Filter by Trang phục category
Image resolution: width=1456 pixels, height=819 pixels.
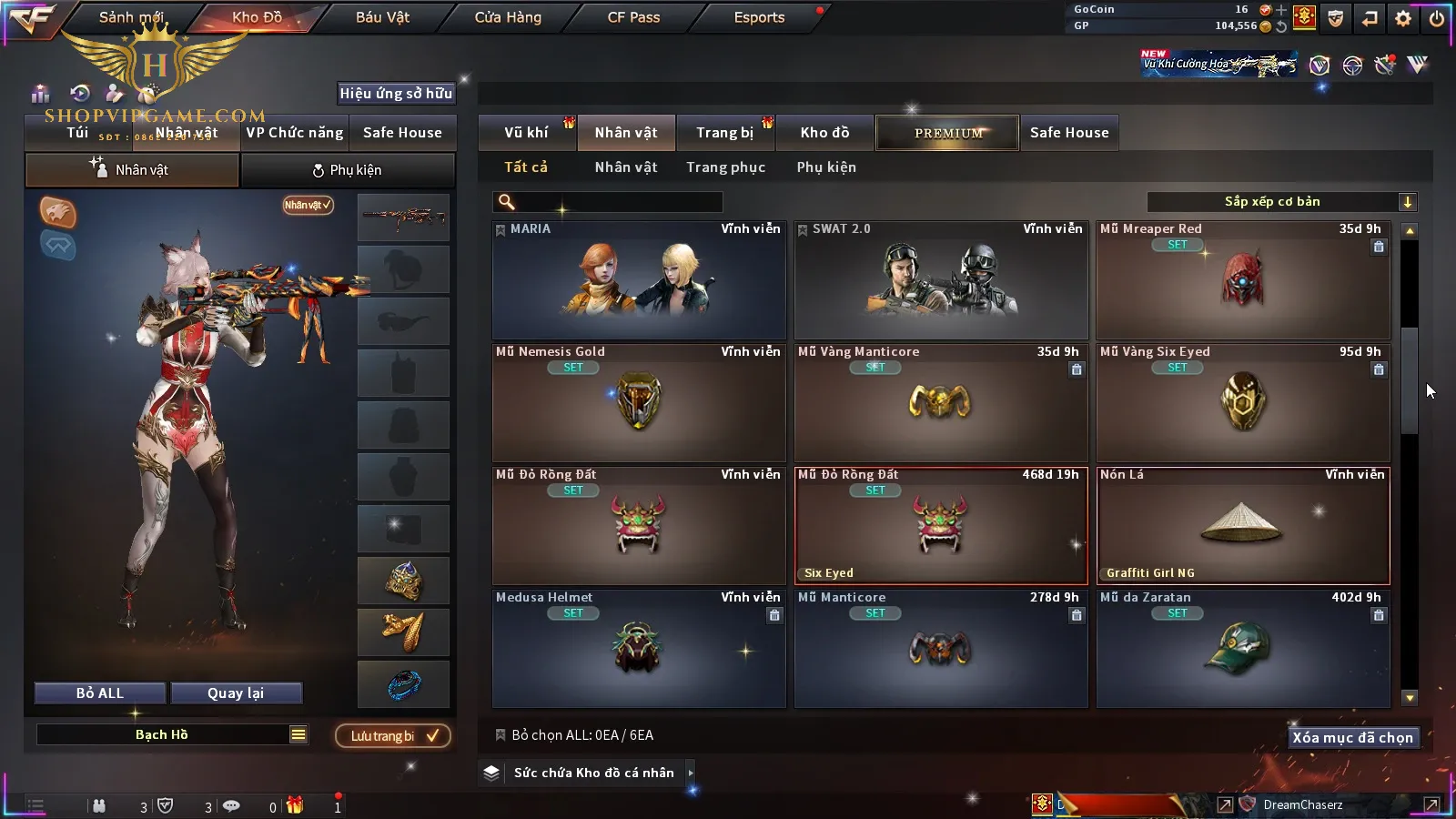(x=725, y=167)
